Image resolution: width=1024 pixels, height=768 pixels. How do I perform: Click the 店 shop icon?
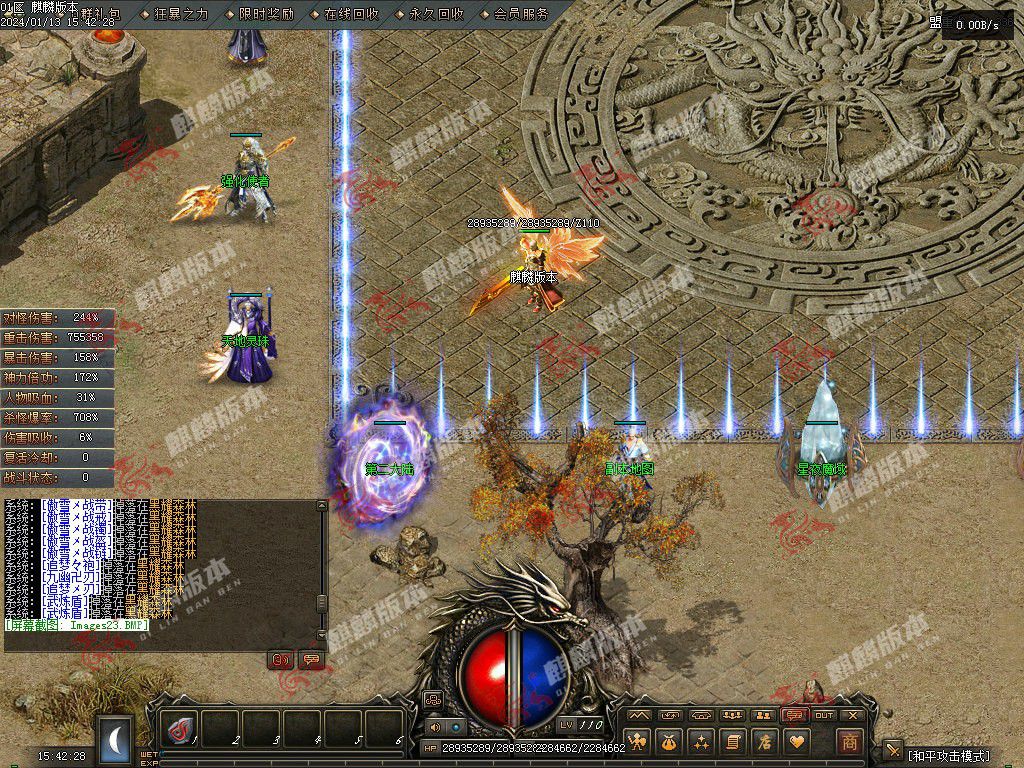[x=765, y=742]
